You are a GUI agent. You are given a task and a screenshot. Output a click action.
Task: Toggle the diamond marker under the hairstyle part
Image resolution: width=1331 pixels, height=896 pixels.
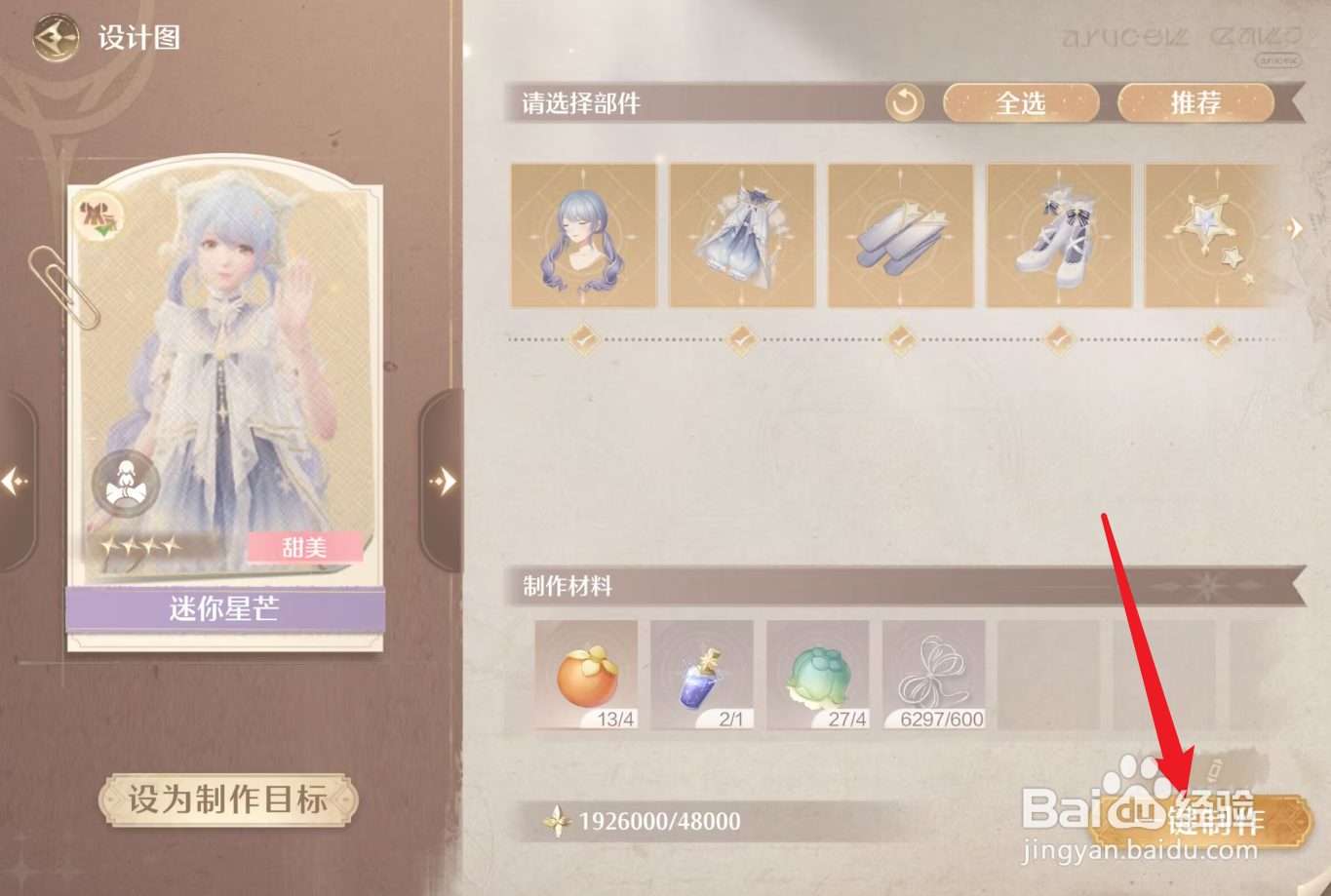click(x=583, y=339)
